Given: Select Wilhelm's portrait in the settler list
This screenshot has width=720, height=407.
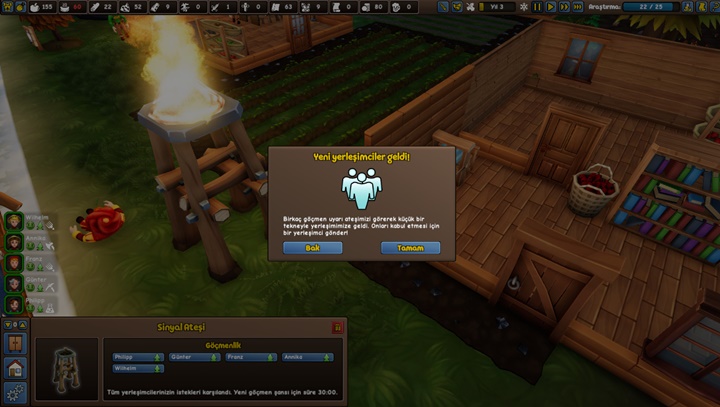Looking at the screenshot, I should click(15, 220).
